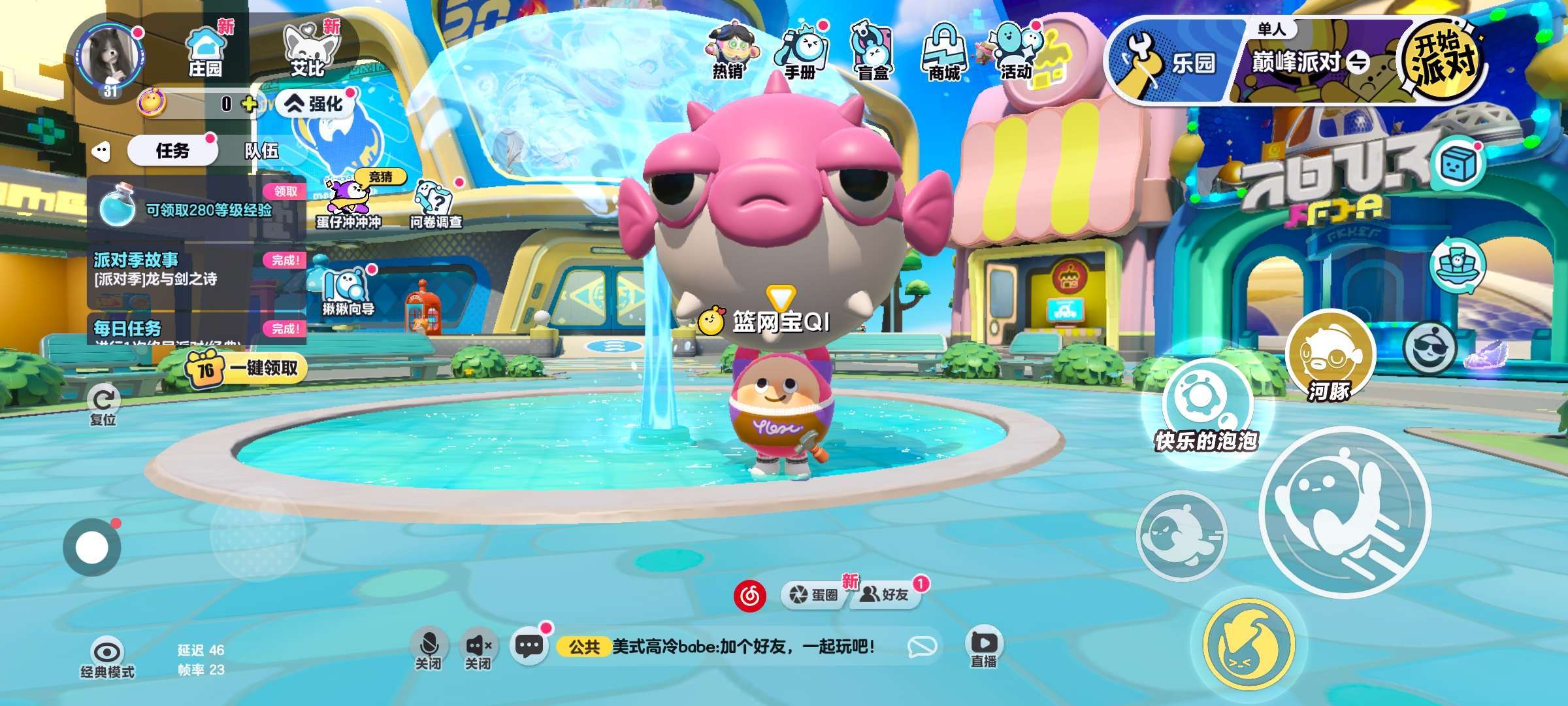
Task: Reset position with 复位 button
Action: click(x=103, y=405)
